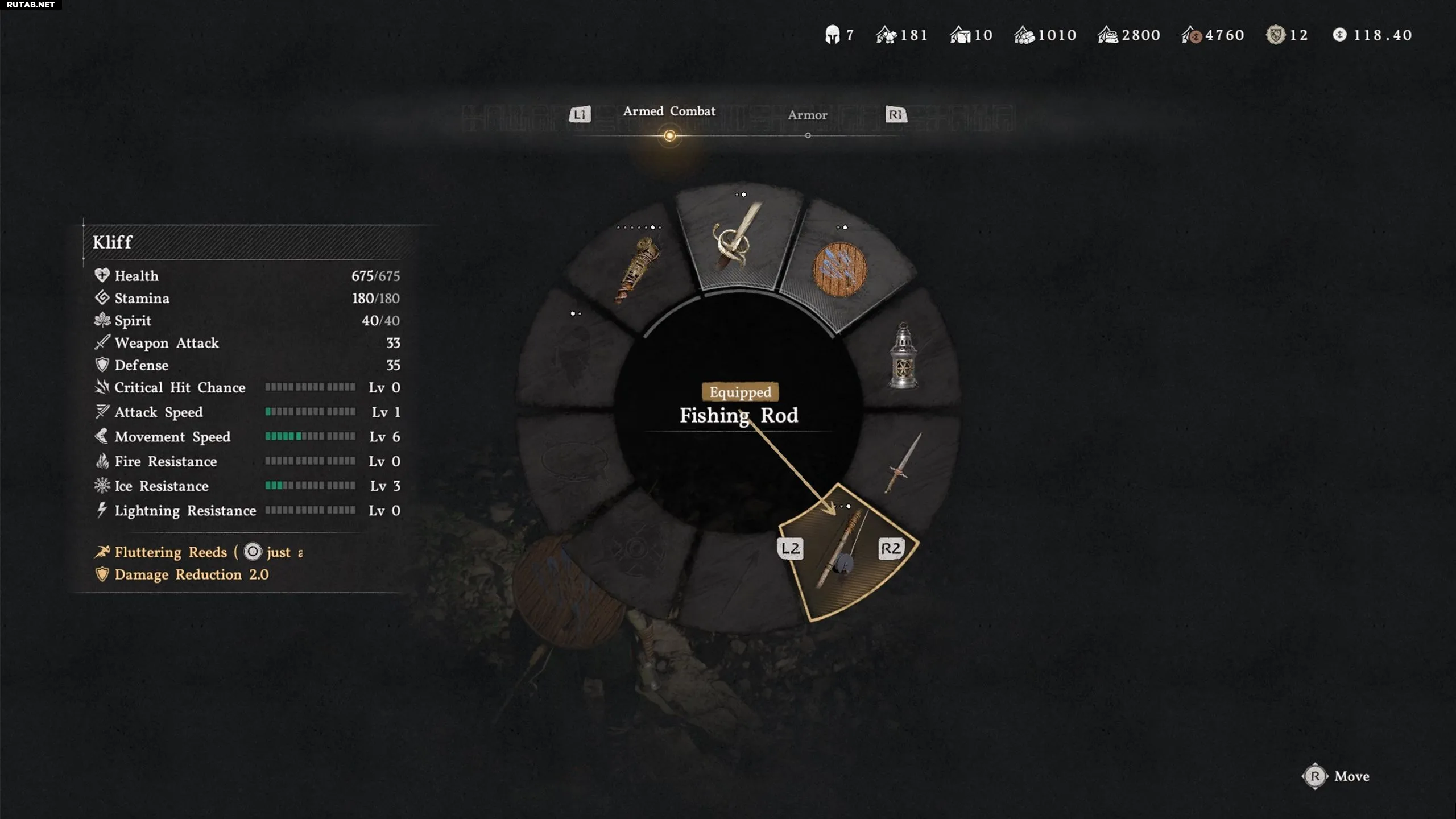1456x819 pixels.
Task: Switch to the Armed Combat tab
Action: [x=669, y=111]
